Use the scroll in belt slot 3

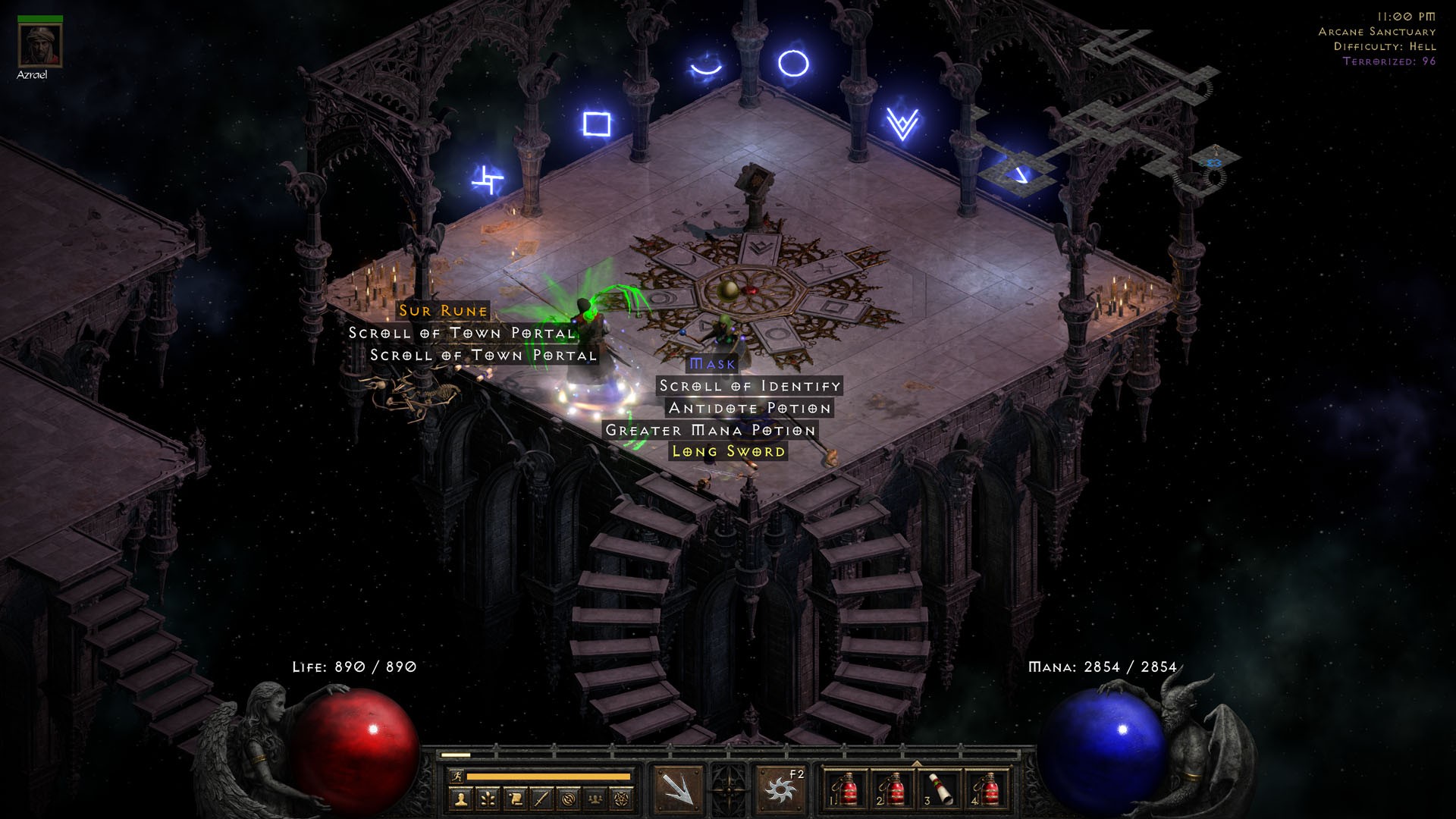click(x=940, y=789)
